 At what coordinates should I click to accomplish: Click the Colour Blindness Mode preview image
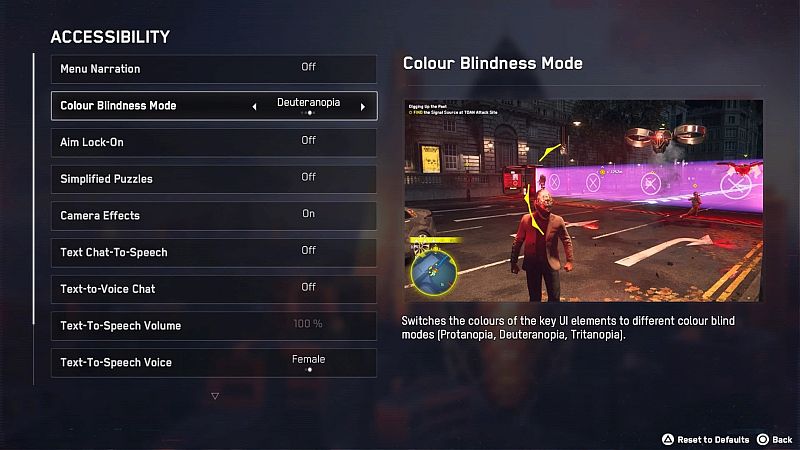pyautogui.click(x=583, y=201)
